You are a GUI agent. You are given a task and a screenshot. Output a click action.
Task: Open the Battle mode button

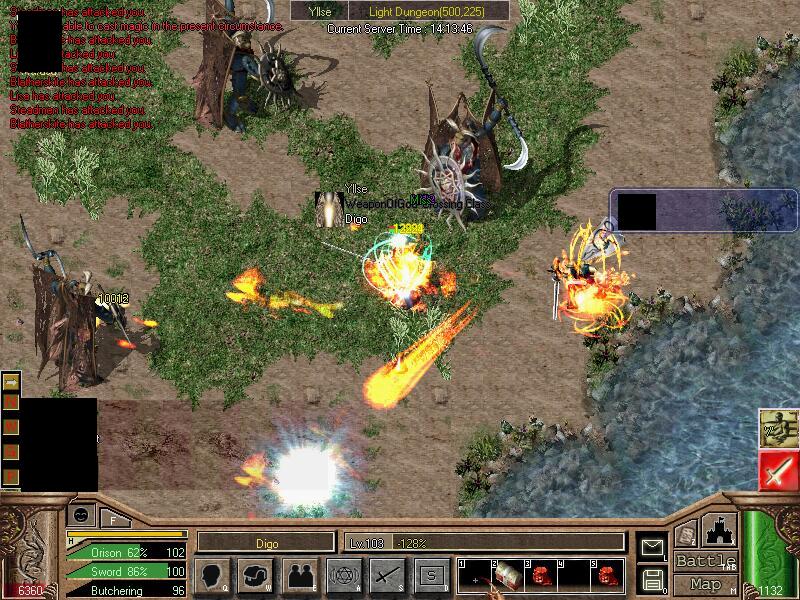(x=704, y=561)
